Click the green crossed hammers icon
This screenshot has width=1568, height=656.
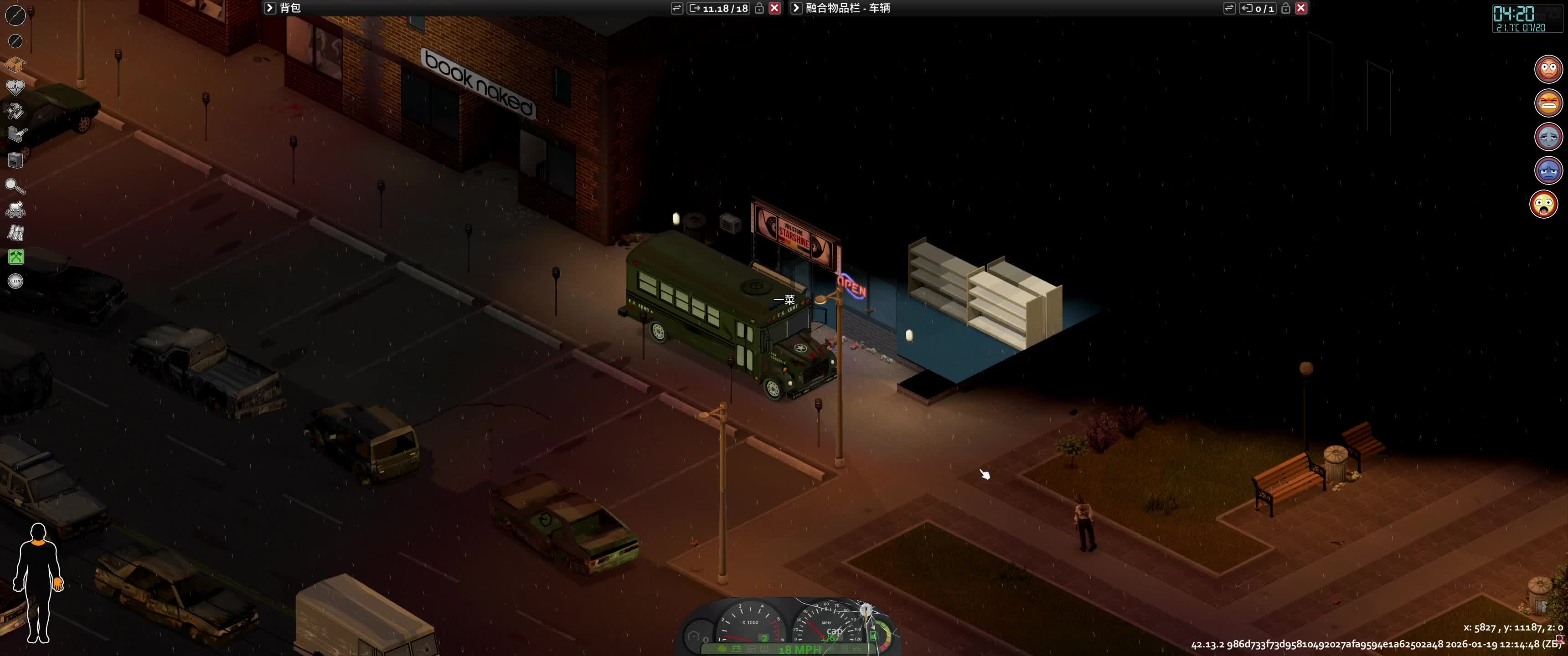coord(16,257)
